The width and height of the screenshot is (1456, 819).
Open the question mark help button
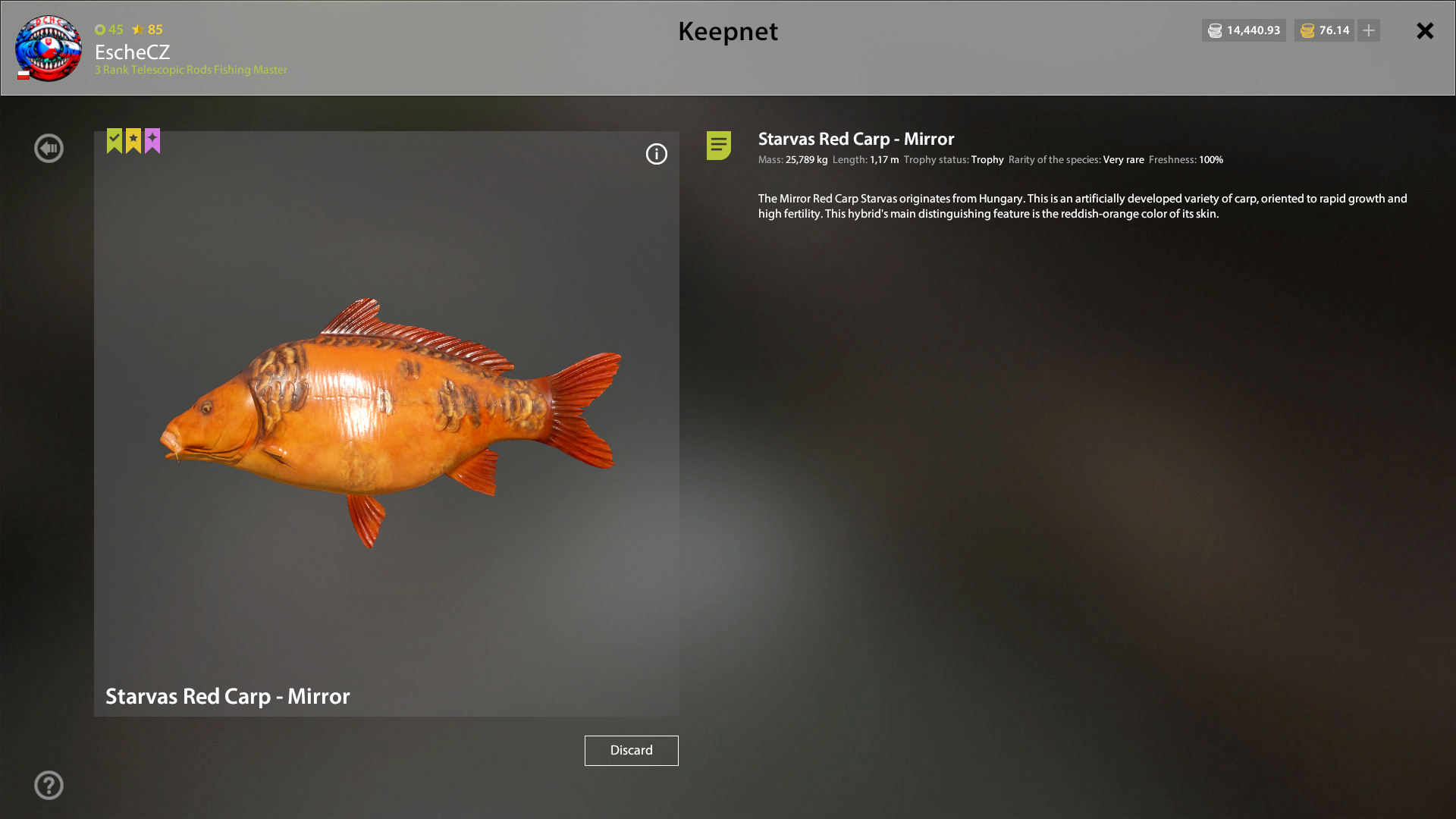[49, 786]
